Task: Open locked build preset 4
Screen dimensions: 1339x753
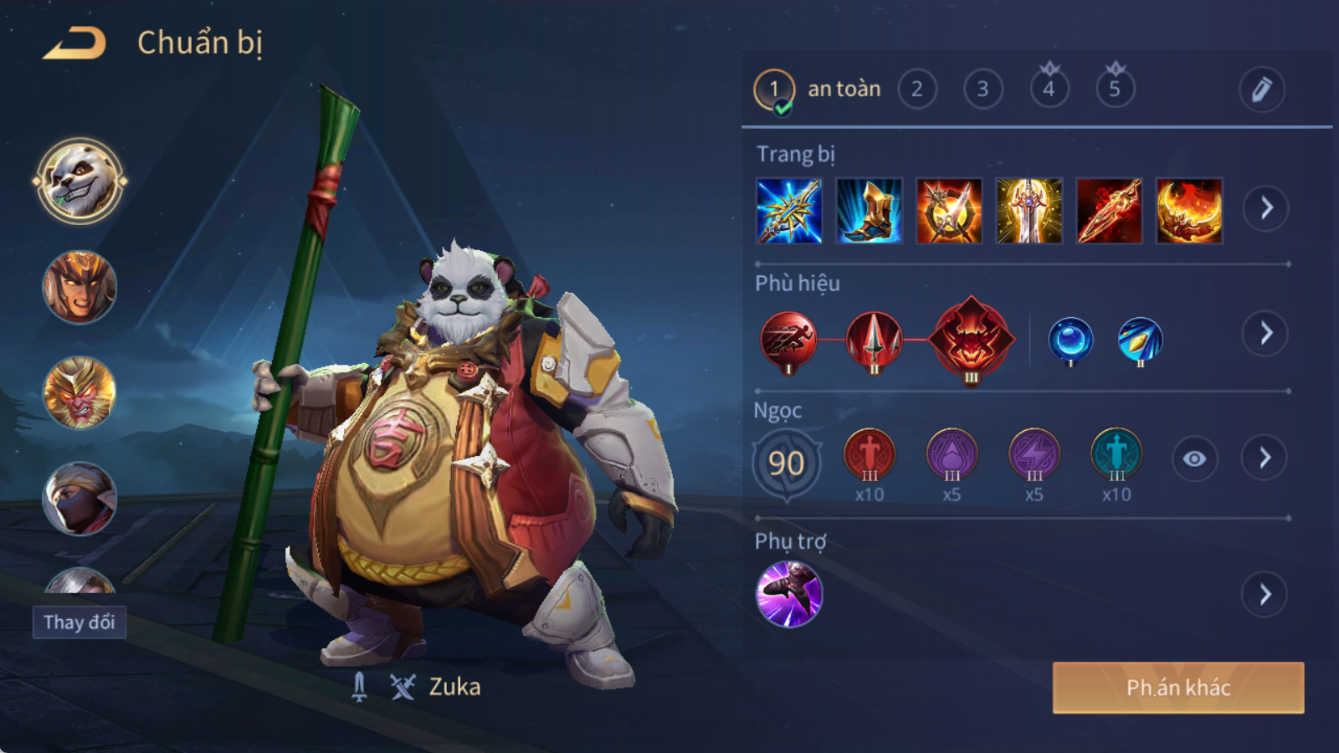Action: coord(1049,88)
